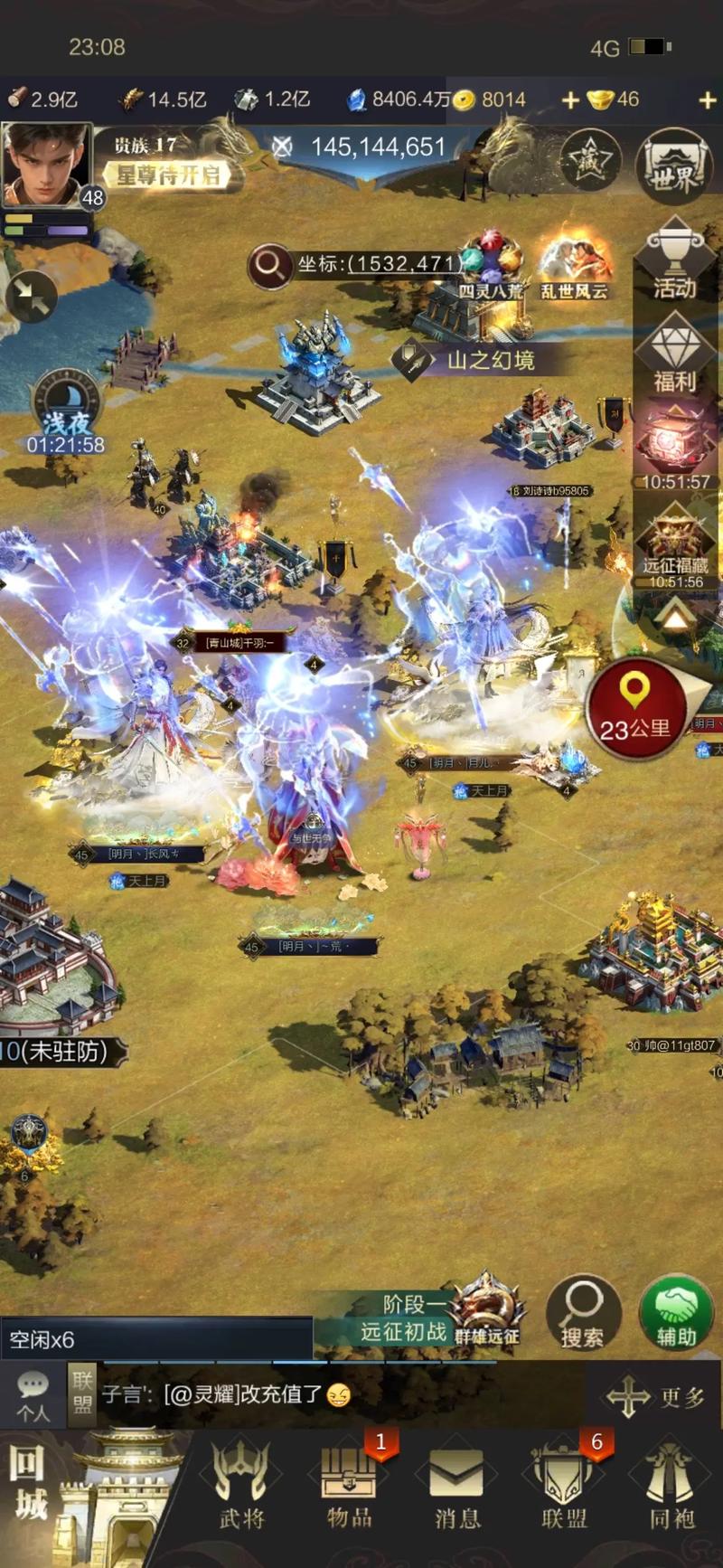Open the 活动 events trophy icon
The width and height of the screenshot is (723, 1568).
(x=675, y=262)
